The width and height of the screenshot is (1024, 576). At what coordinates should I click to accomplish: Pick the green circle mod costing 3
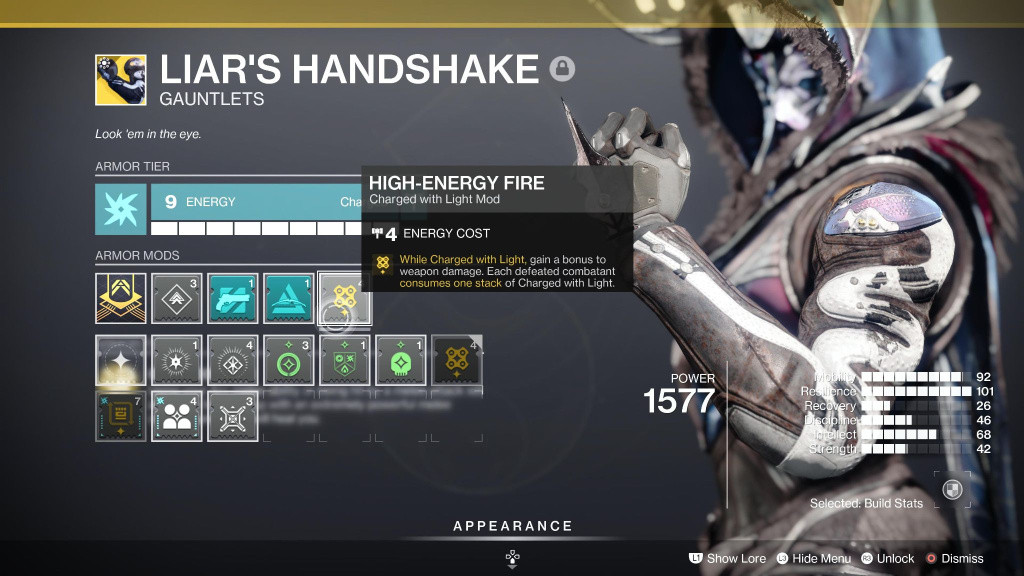[x=289, y=360]
